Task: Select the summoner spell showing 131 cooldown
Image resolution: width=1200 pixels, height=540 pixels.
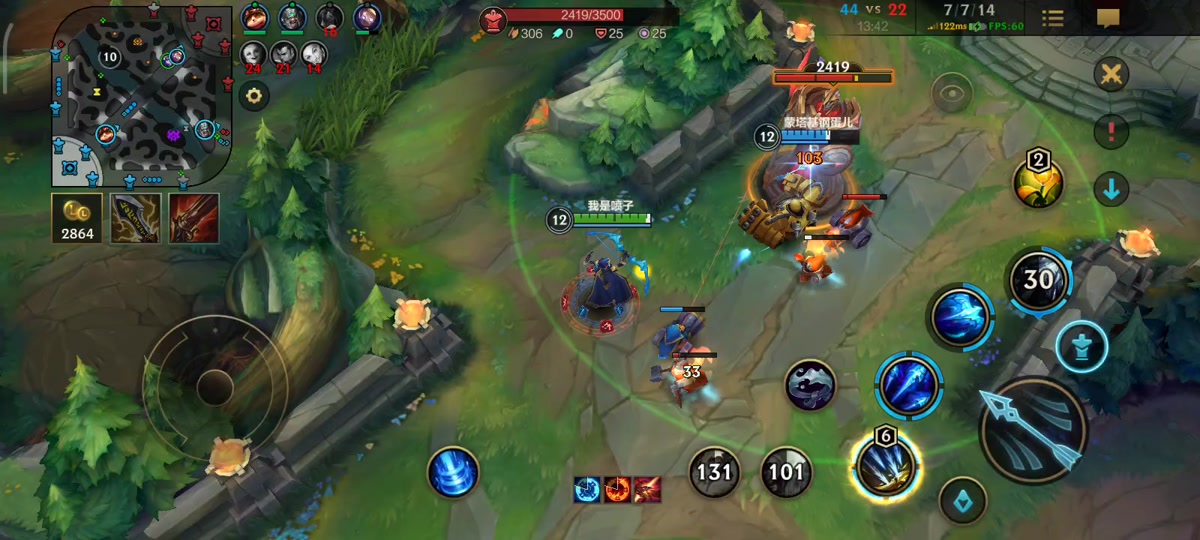Action: pyautogui.click(x=714, y=472)
